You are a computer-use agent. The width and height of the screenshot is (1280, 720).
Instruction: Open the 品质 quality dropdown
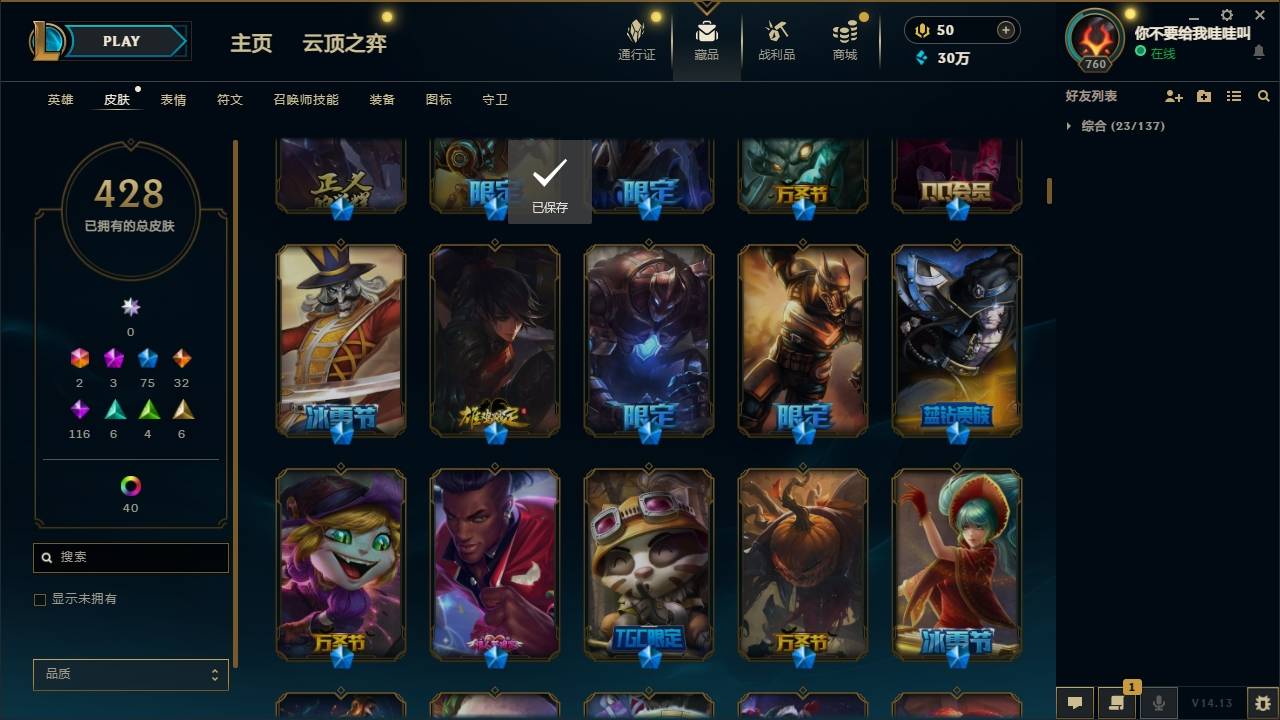pos(130,674)
